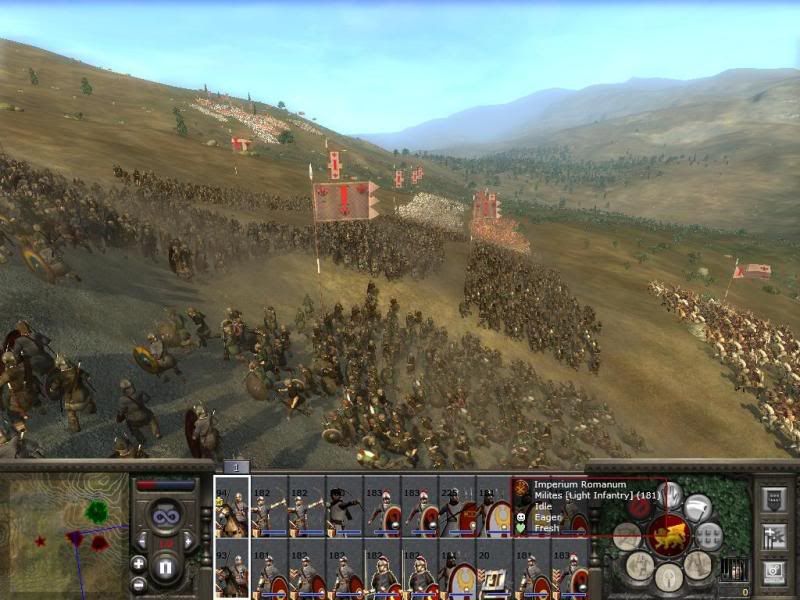Click the shield icon button in right panel

click(x=698, y=508)
